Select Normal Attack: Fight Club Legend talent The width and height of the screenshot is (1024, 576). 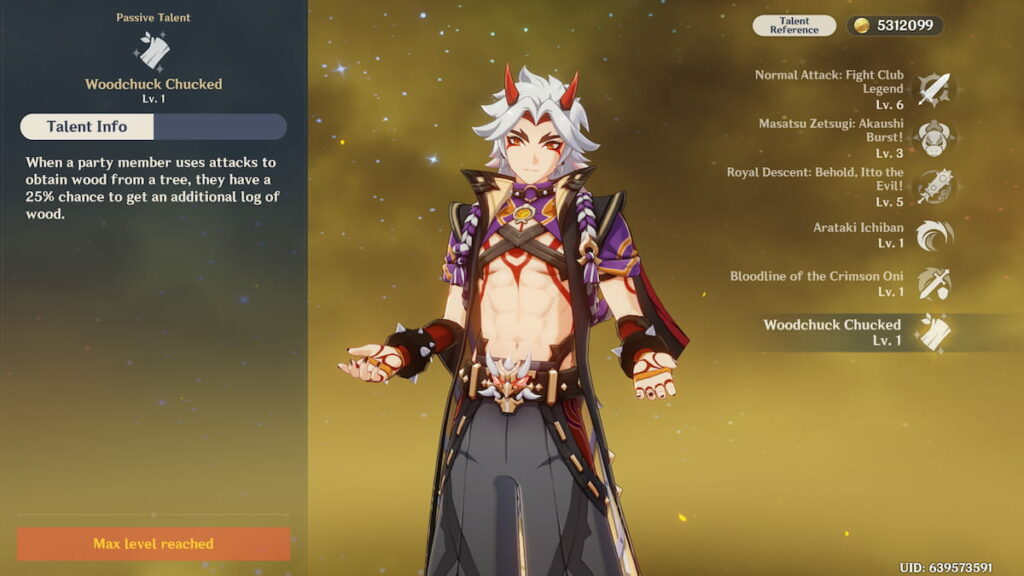pos(934,89)
